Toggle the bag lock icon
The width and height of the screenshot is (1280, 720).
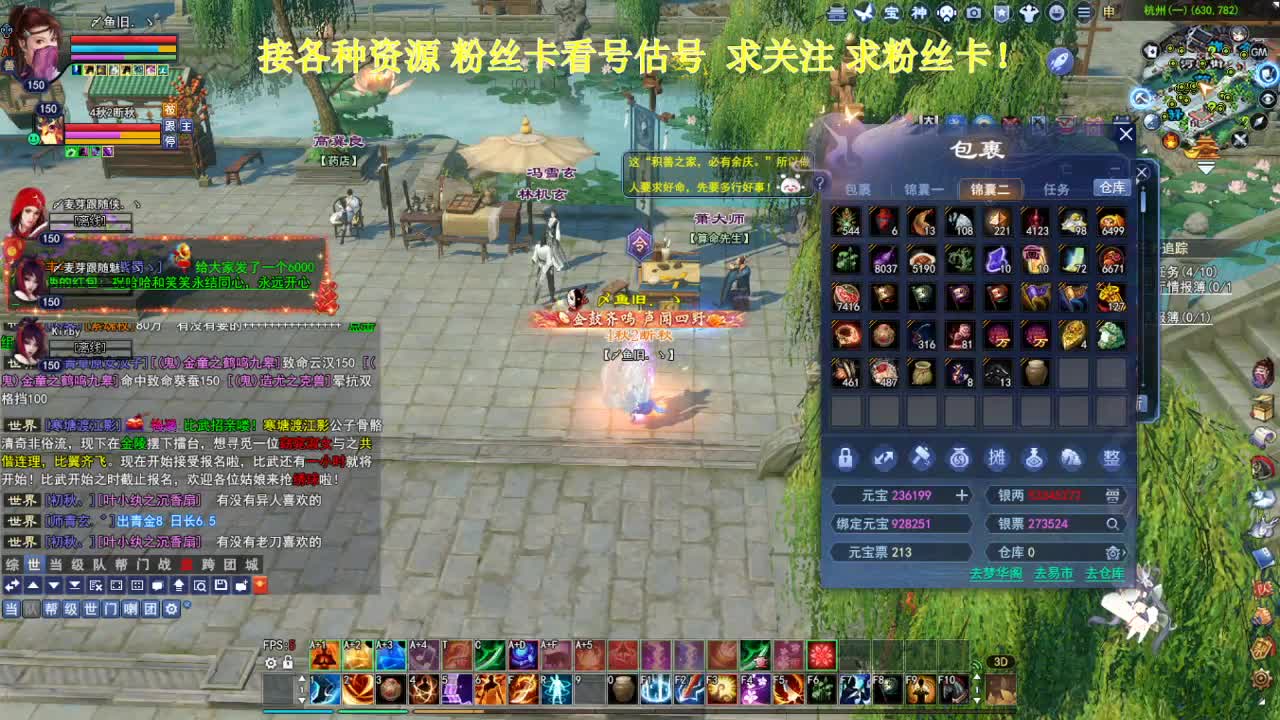click(x=846, y=458)
